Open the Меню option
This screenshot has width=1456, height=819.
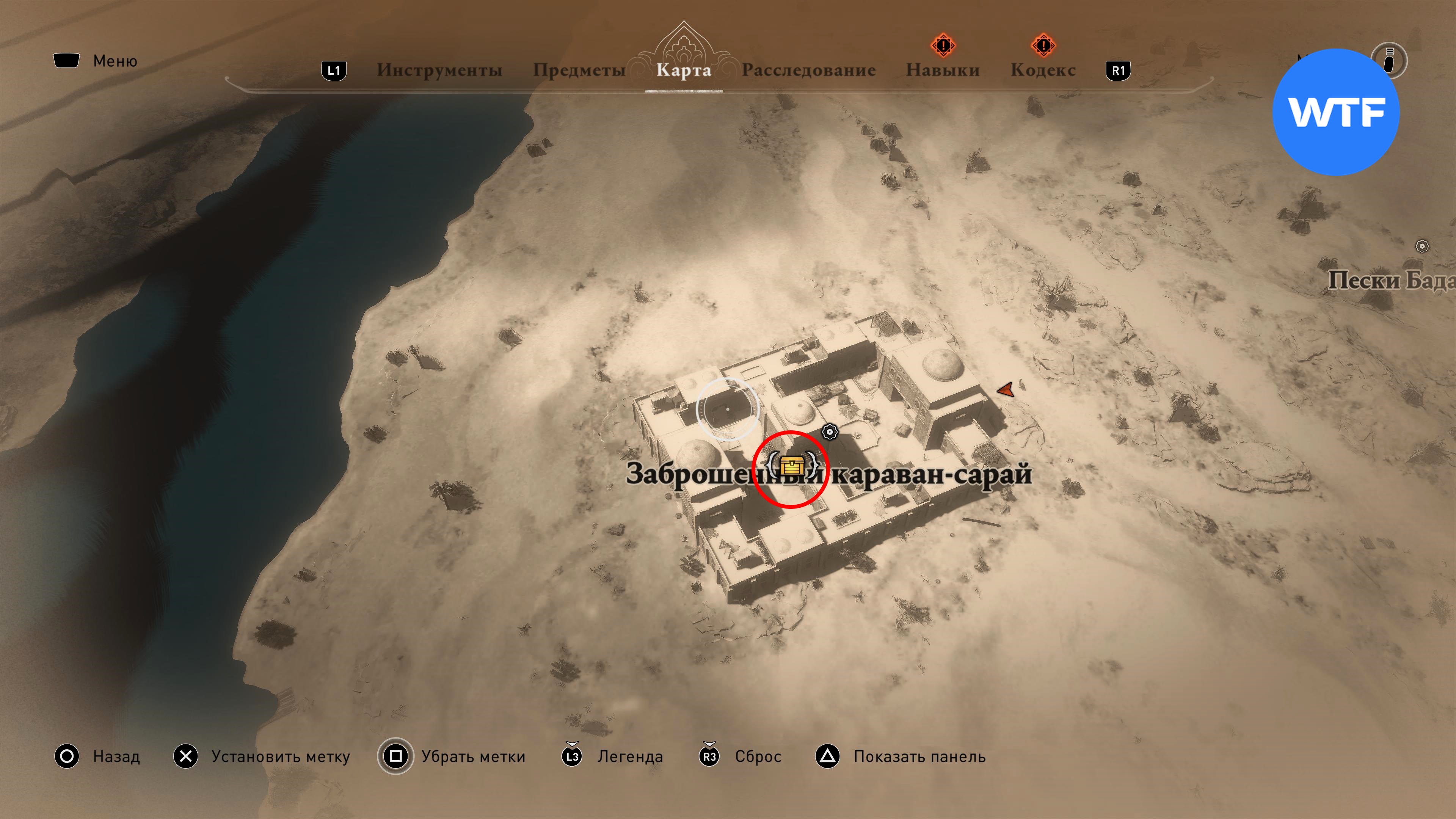pos(115,61)
